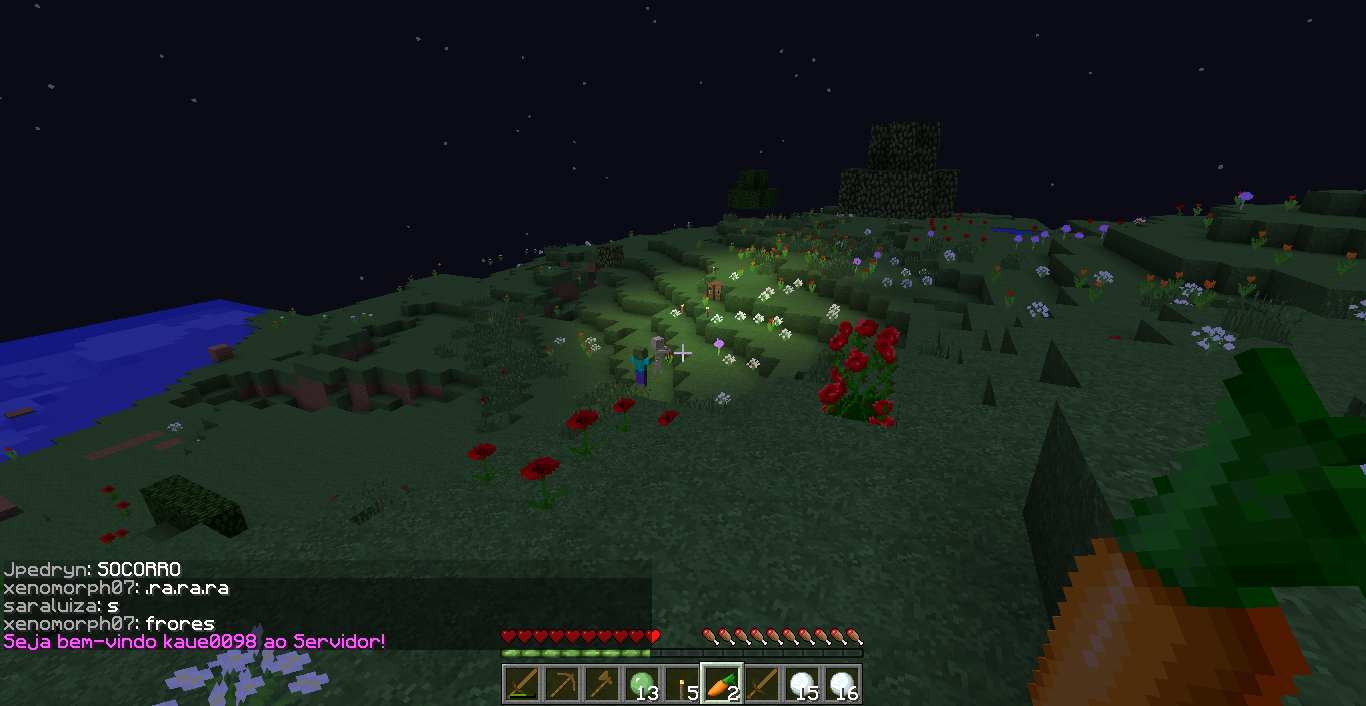Select the snowball stack of 16
This screenshot has height=706, width=1366.
tap(842, 684)
